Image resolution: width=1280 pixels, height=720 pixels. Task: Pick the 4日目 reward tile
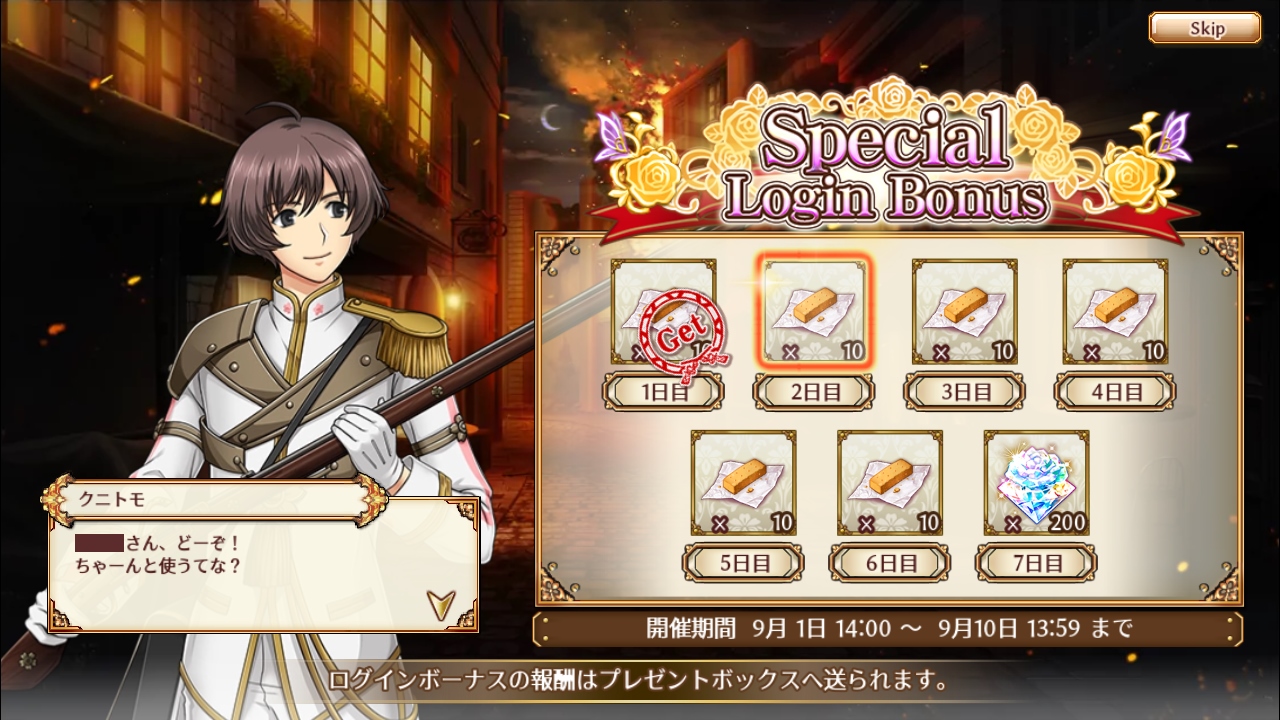click(1114, 312)
